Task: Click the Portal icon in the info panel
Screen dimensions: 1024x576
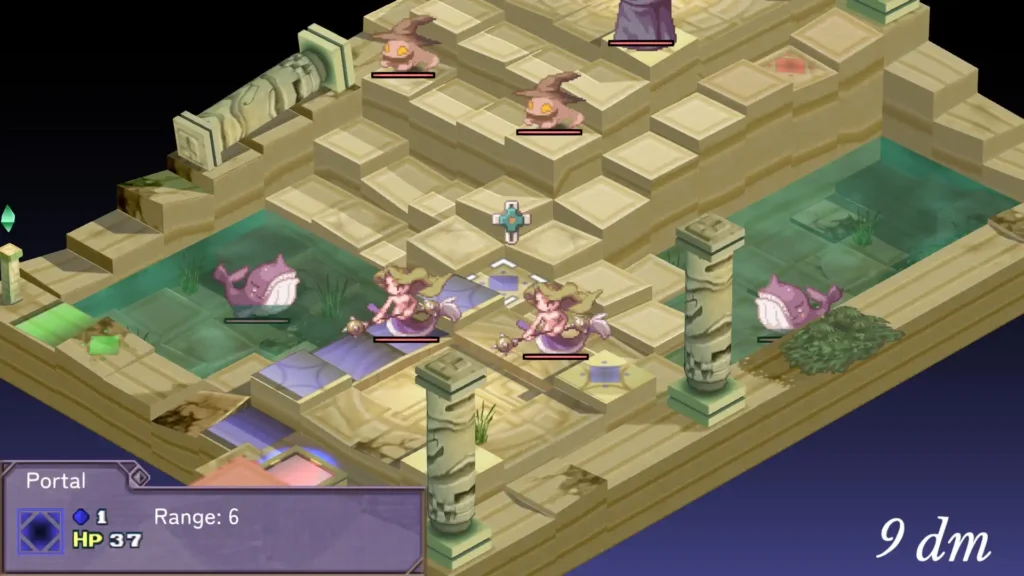Action: point(40,530)
